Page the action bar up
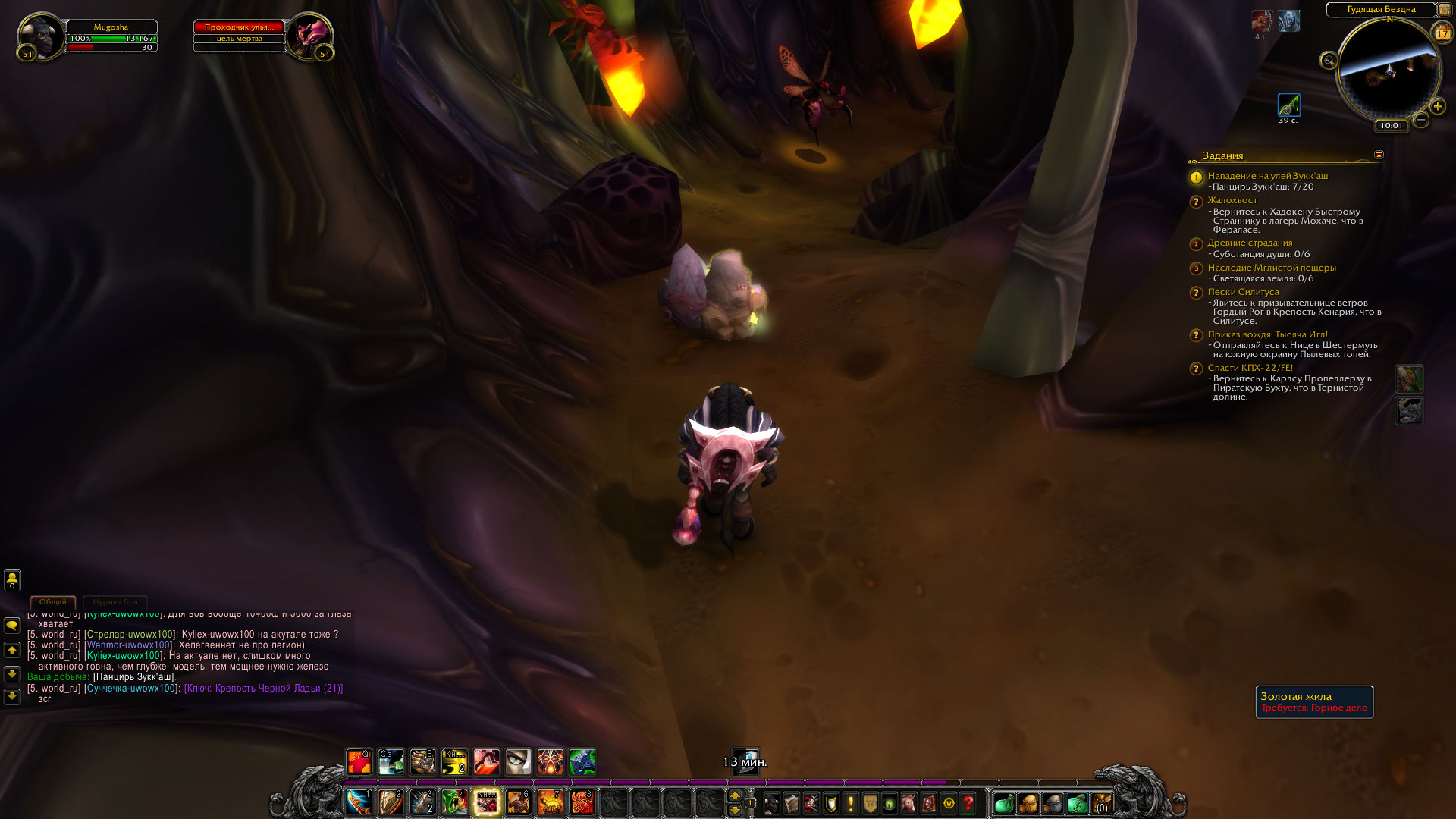The image size is (1456, 819). (x=734, y=795)
